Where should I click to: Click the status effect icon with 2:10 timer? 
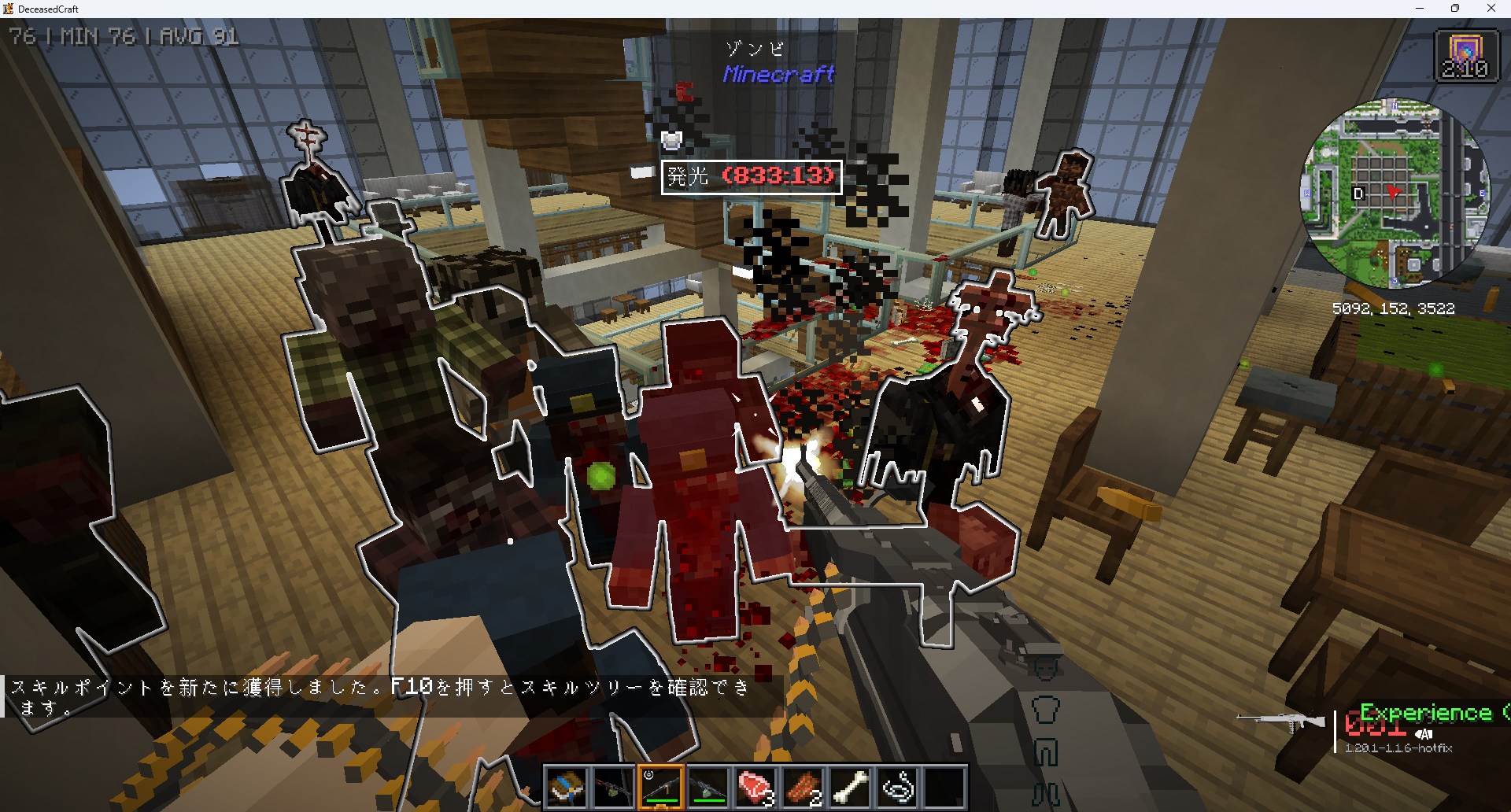coord(1465,55)
